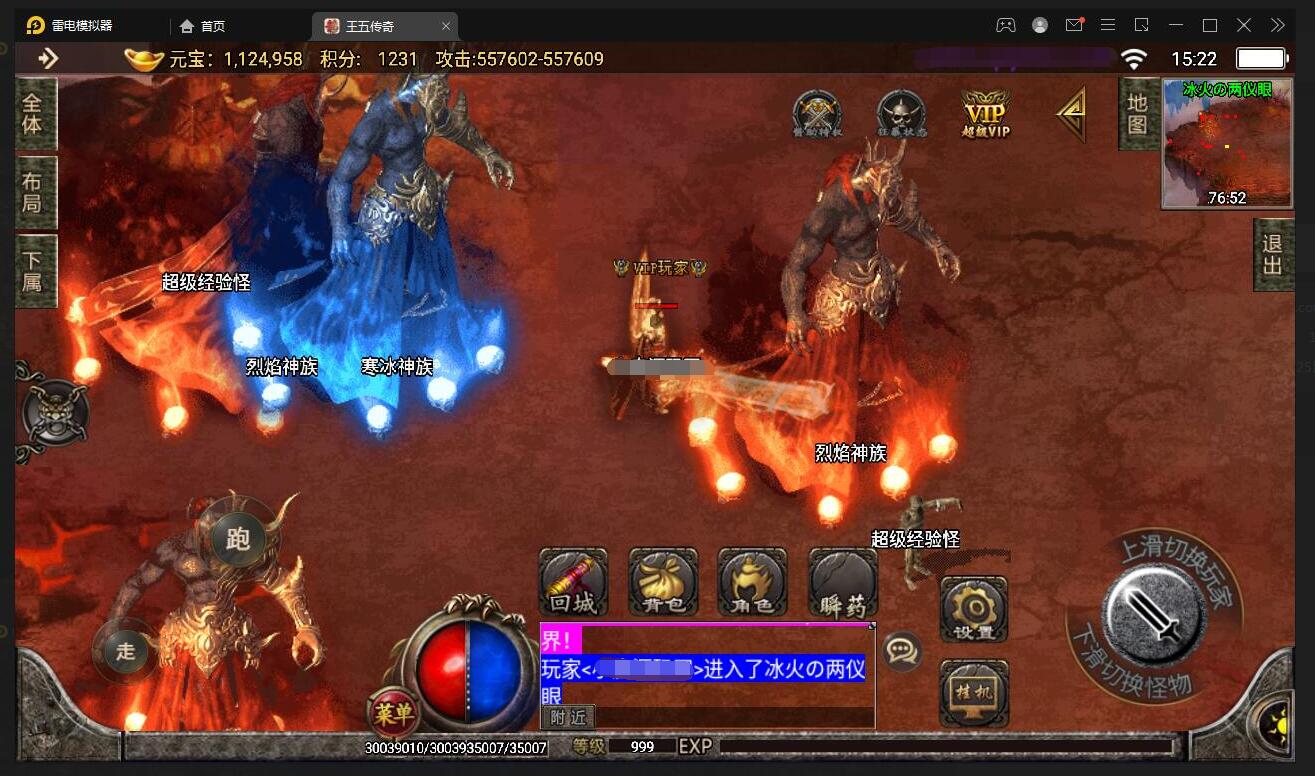Use the 瞬药 instant potion button
This screenshot has width=1315, height=776.
(843, 583)
